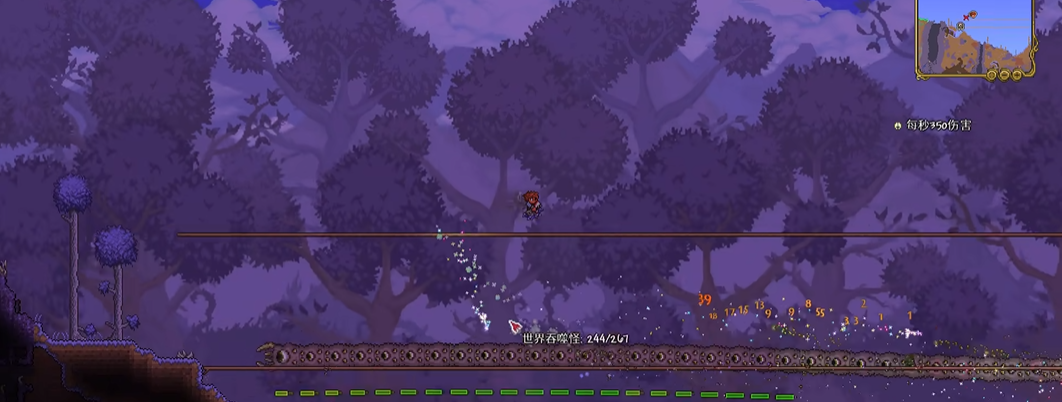Image resolution: width=1062 pixels, height=402 pixels.
Task: Click the minimap in the corner
Action: point(974,36)
